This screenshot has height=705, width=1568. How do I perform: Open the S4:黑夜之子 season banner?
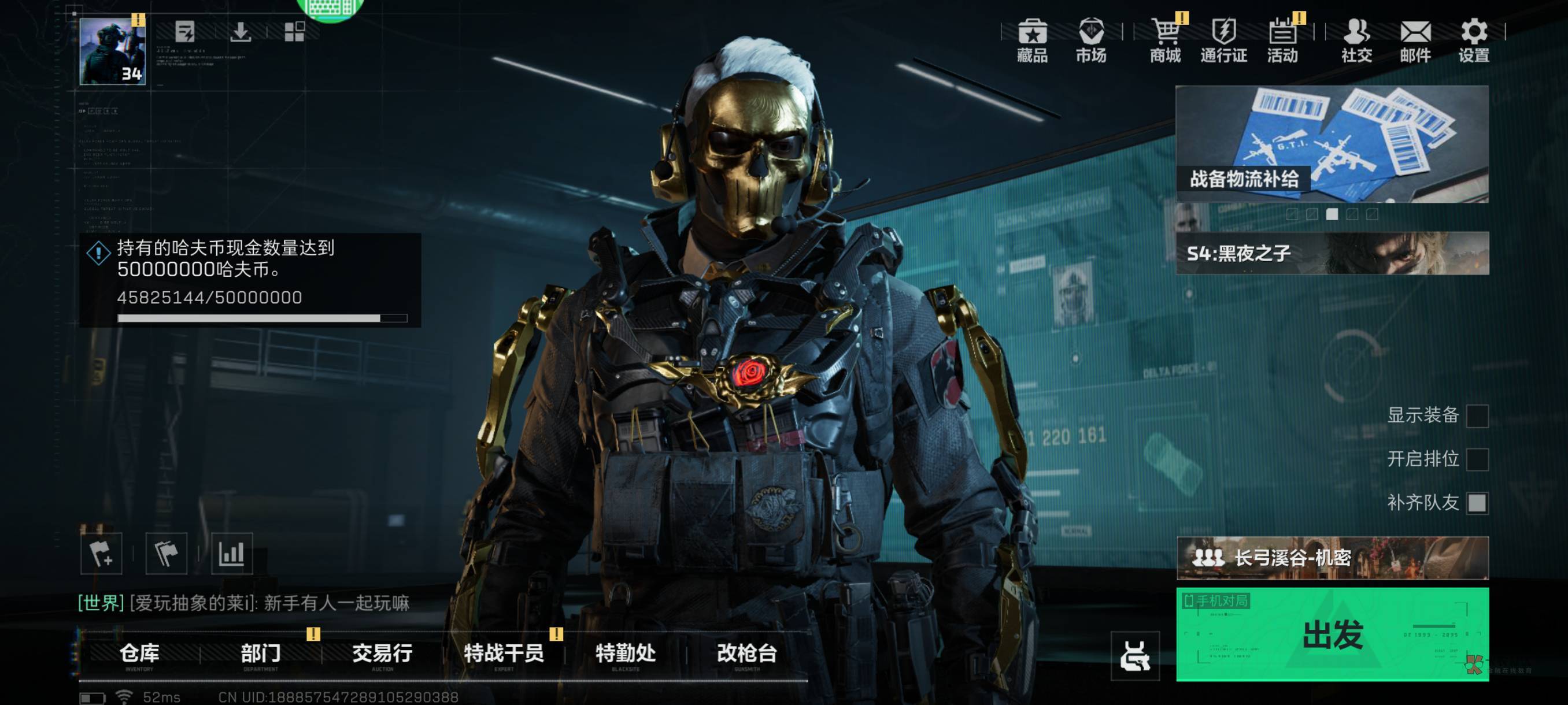point(1332,253)
